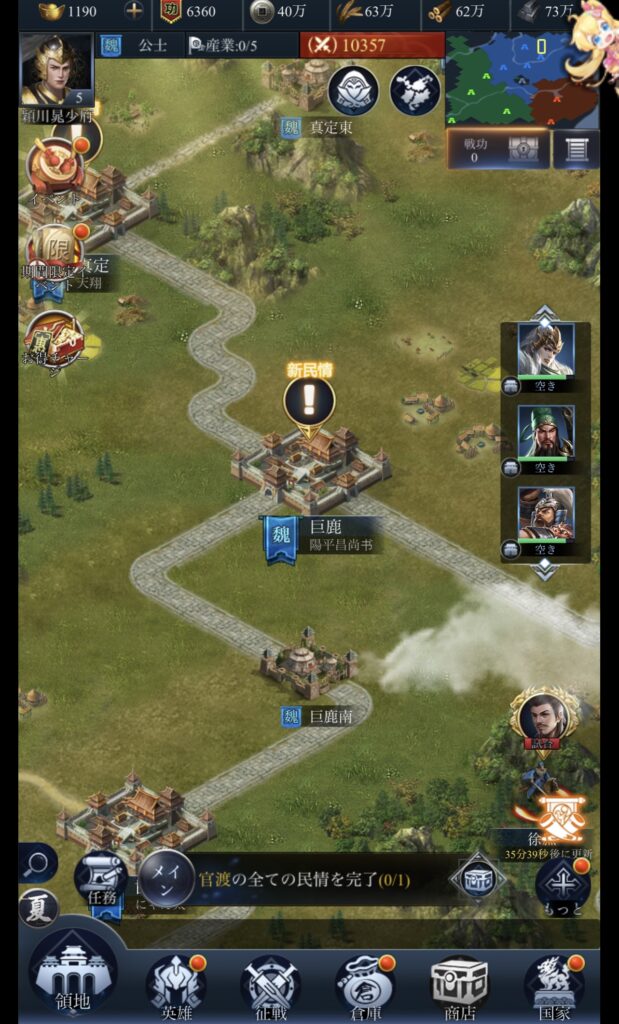Viewport: 619px width, 1024px height.
Task: Visit the 商店 shop
Action: coord(459,985)
